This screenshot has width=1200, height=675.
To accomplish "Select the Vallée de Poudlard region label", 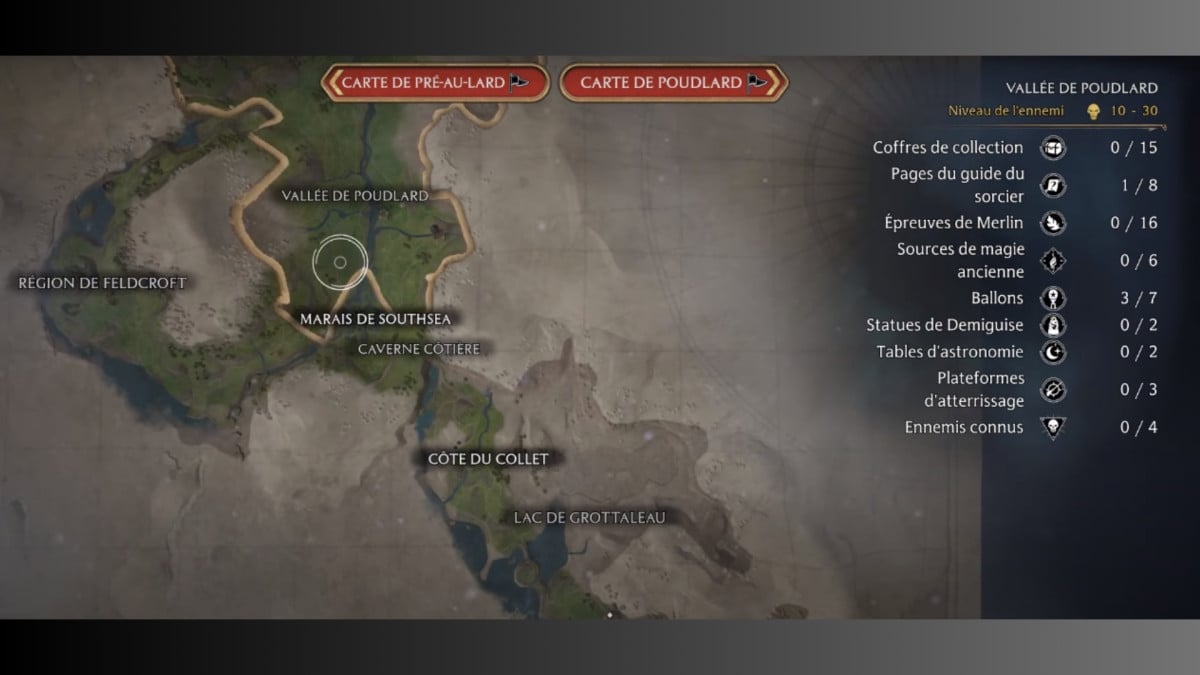I will coord(355,196).
